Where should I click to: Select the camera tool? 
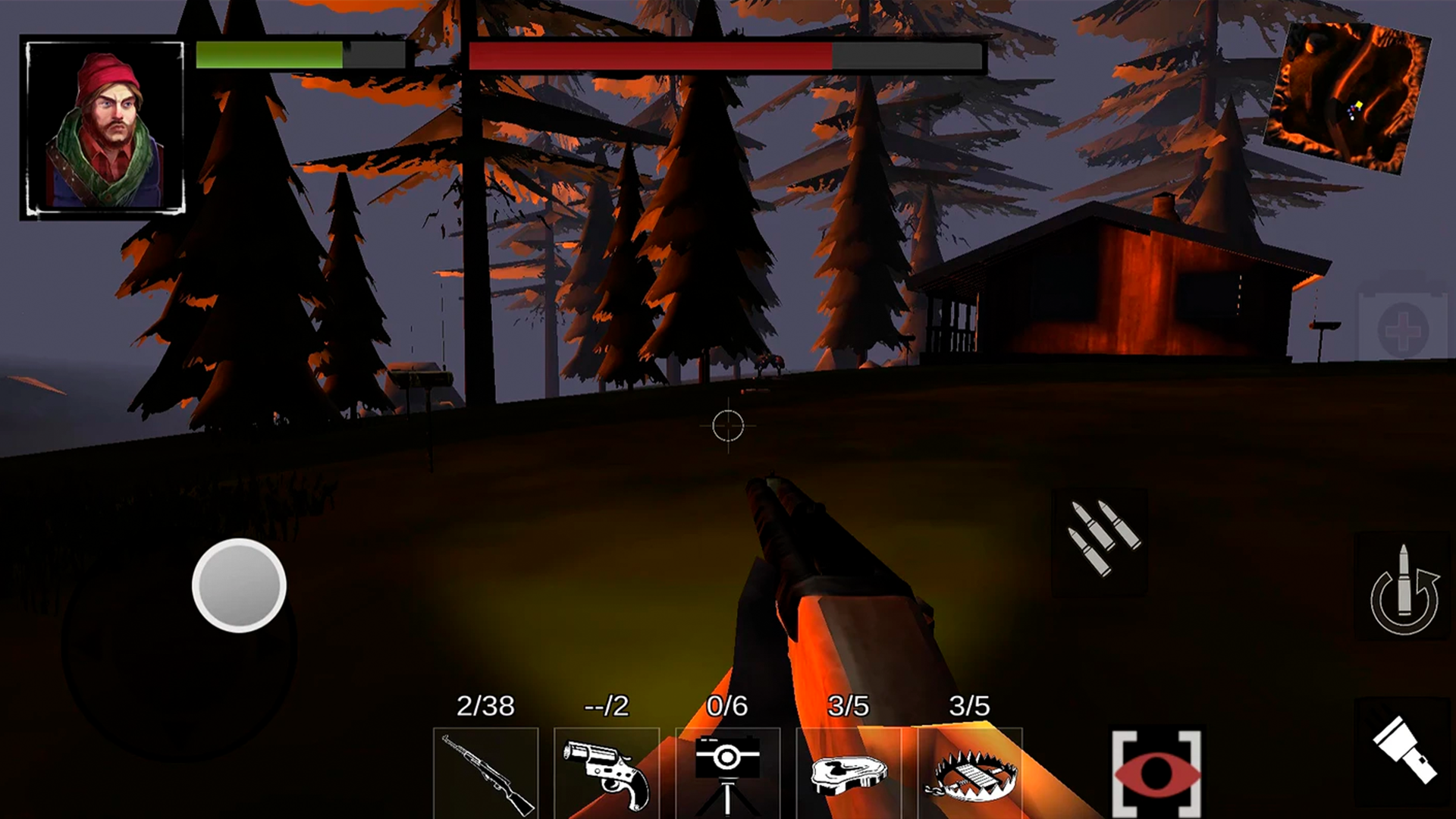[729, 773]
